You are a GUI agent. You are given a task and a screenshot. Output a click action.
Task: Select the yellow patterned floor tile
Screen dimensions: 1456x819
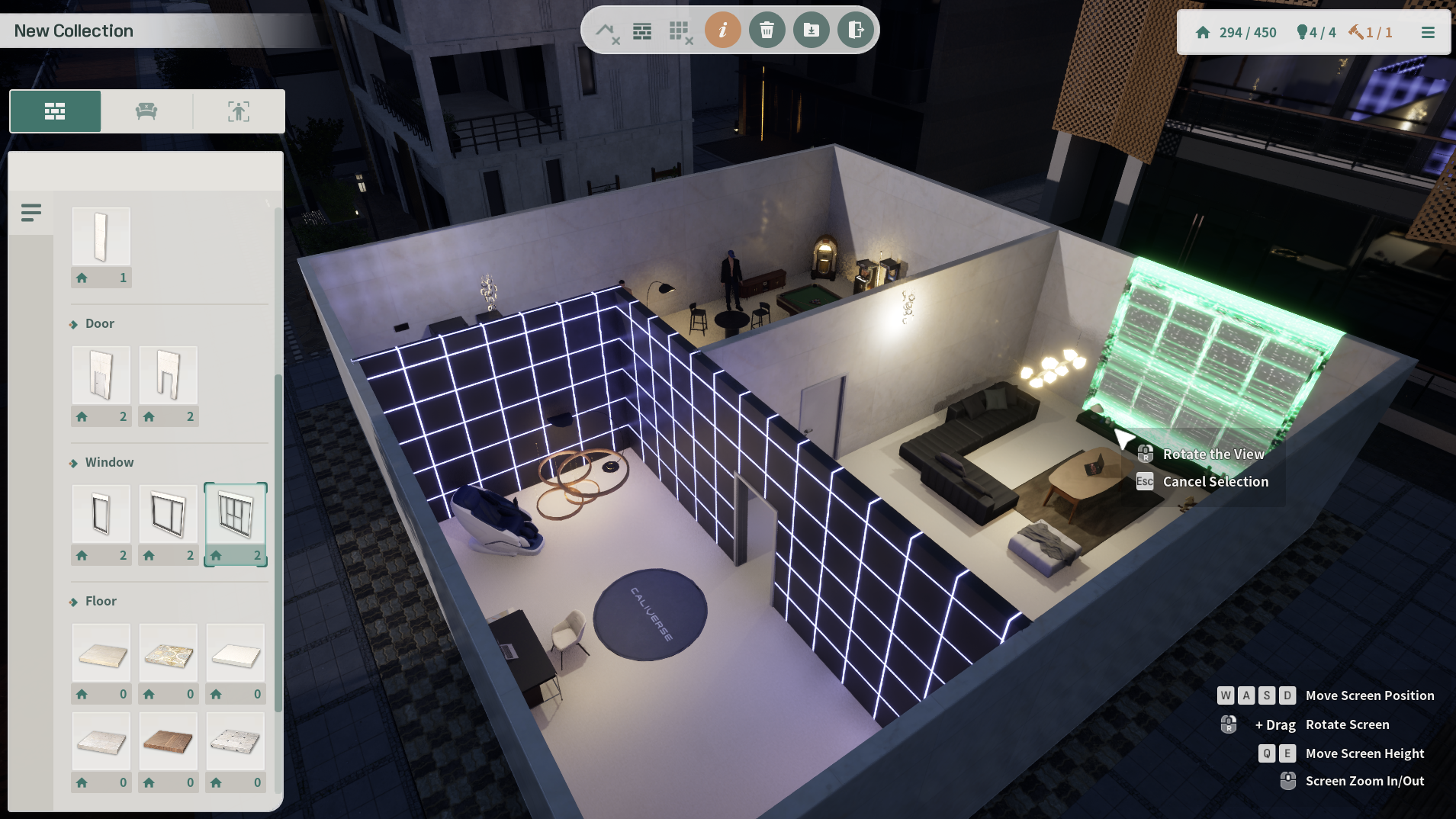(169, 654)
